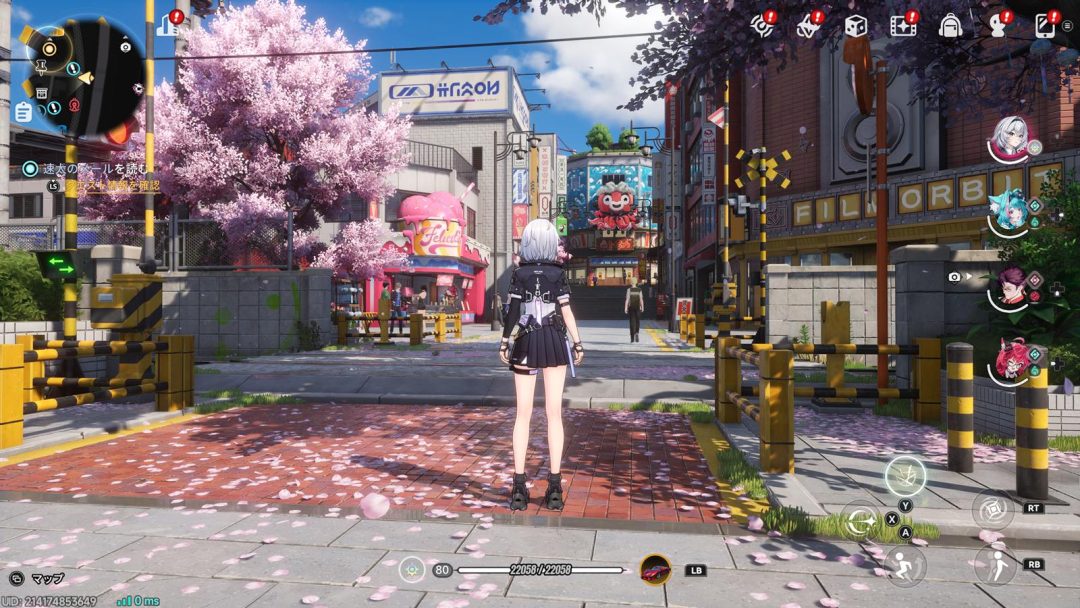
Task: Open the backpack inventory
Action: (950, 26)
